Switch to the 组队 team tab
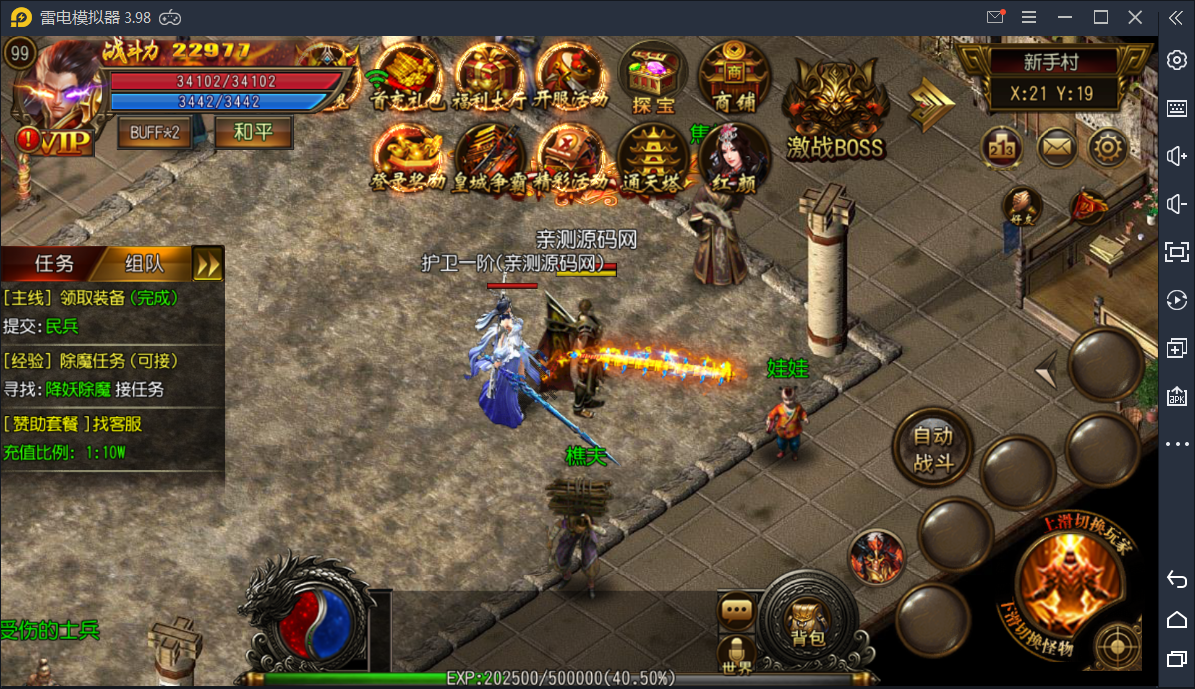The height and width of the screenshot is (689, 1195). (x=144, y=264)
